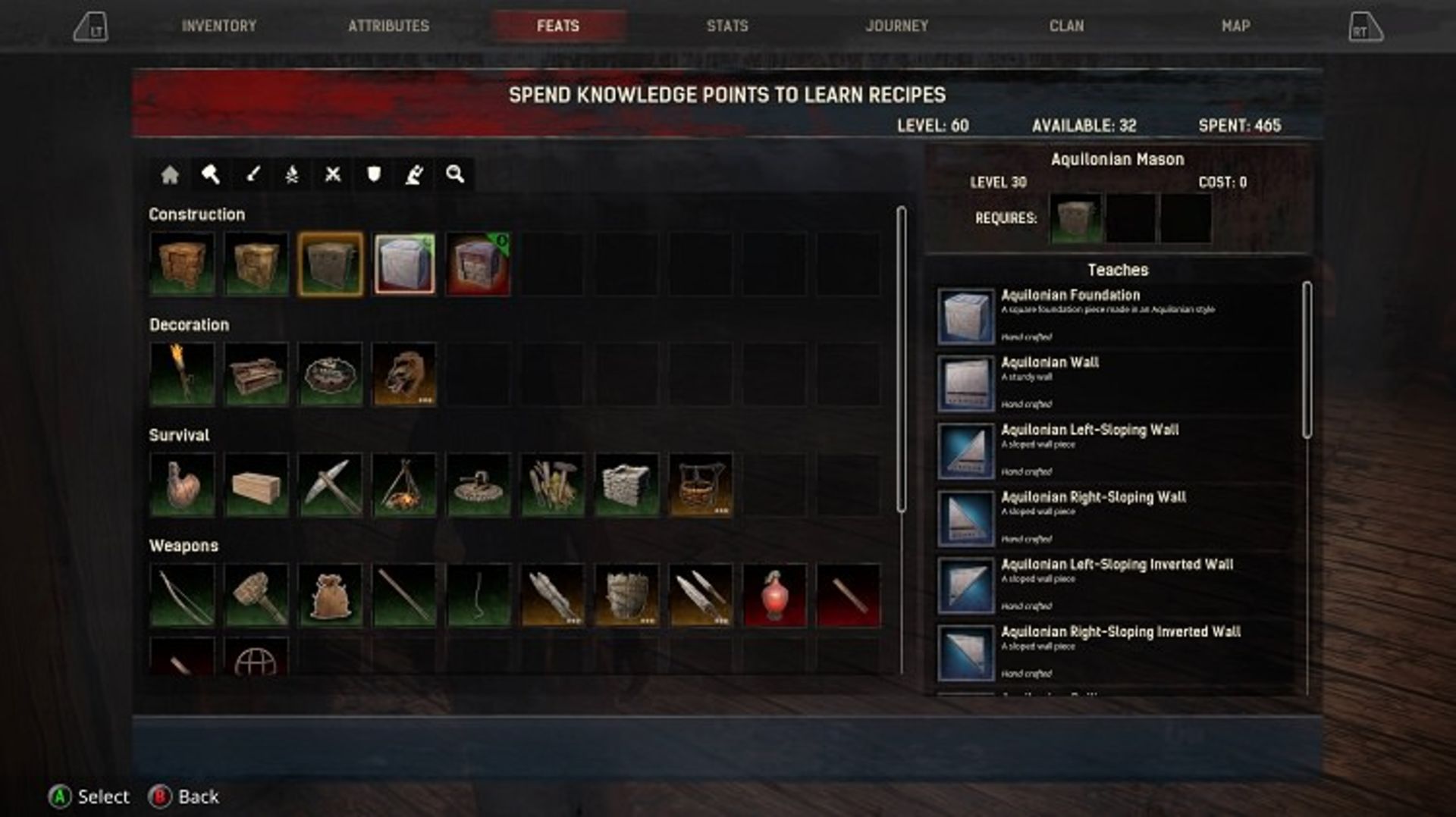Open the Map tab

pyautogui.click(x=1235, y=25)
